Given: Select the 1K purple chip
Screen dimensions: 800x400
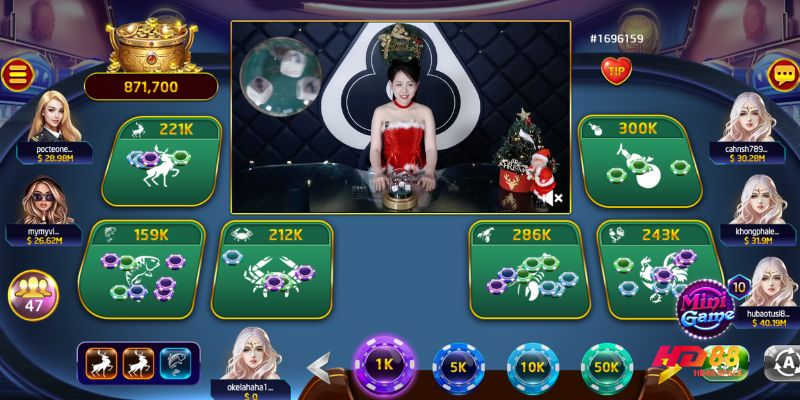Looking at the screenshot, I should [384, 365].
